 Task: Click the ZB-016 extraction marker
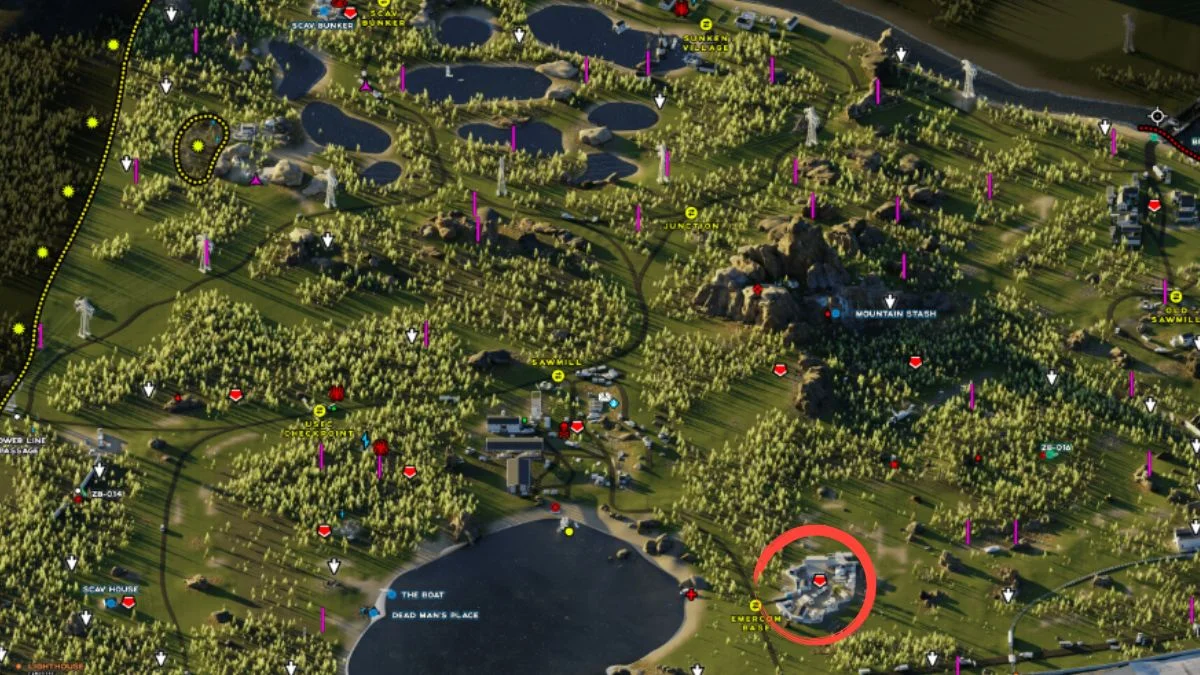(x=1050, y=455)
